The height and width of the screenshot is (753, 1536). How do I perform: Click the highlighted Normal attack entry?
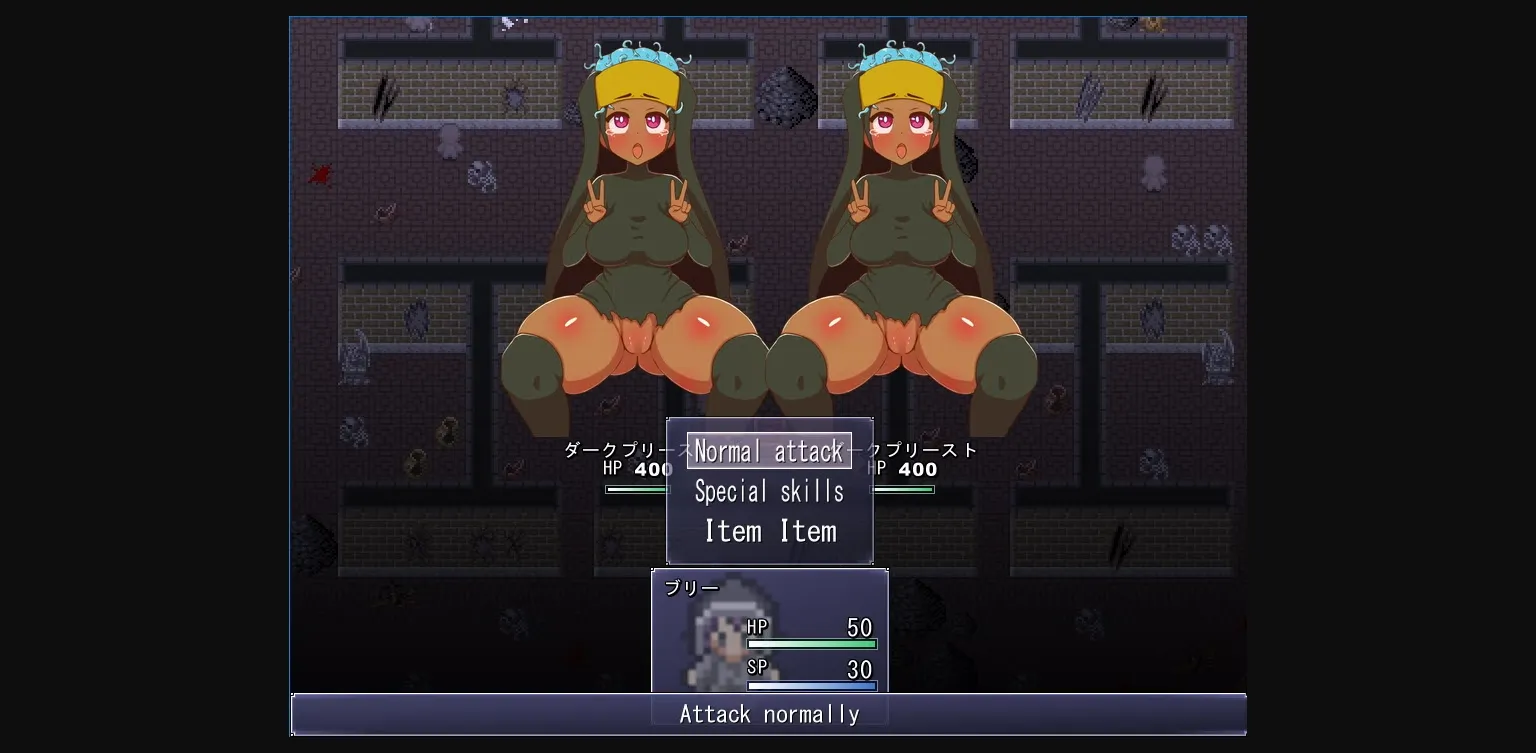point(768,451)
